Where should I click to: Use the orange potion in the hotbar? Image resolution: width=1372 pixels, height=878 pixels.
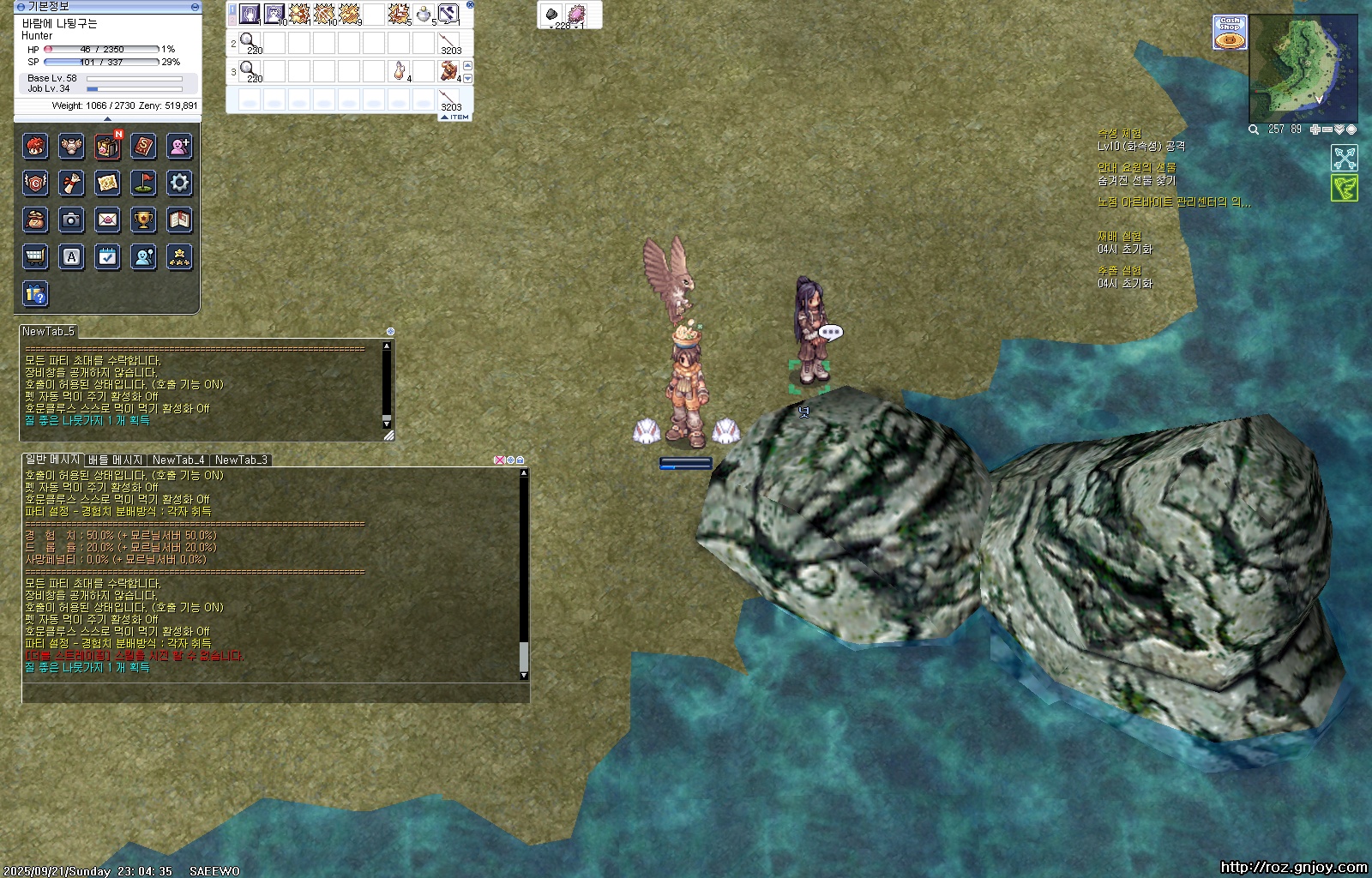399,70
